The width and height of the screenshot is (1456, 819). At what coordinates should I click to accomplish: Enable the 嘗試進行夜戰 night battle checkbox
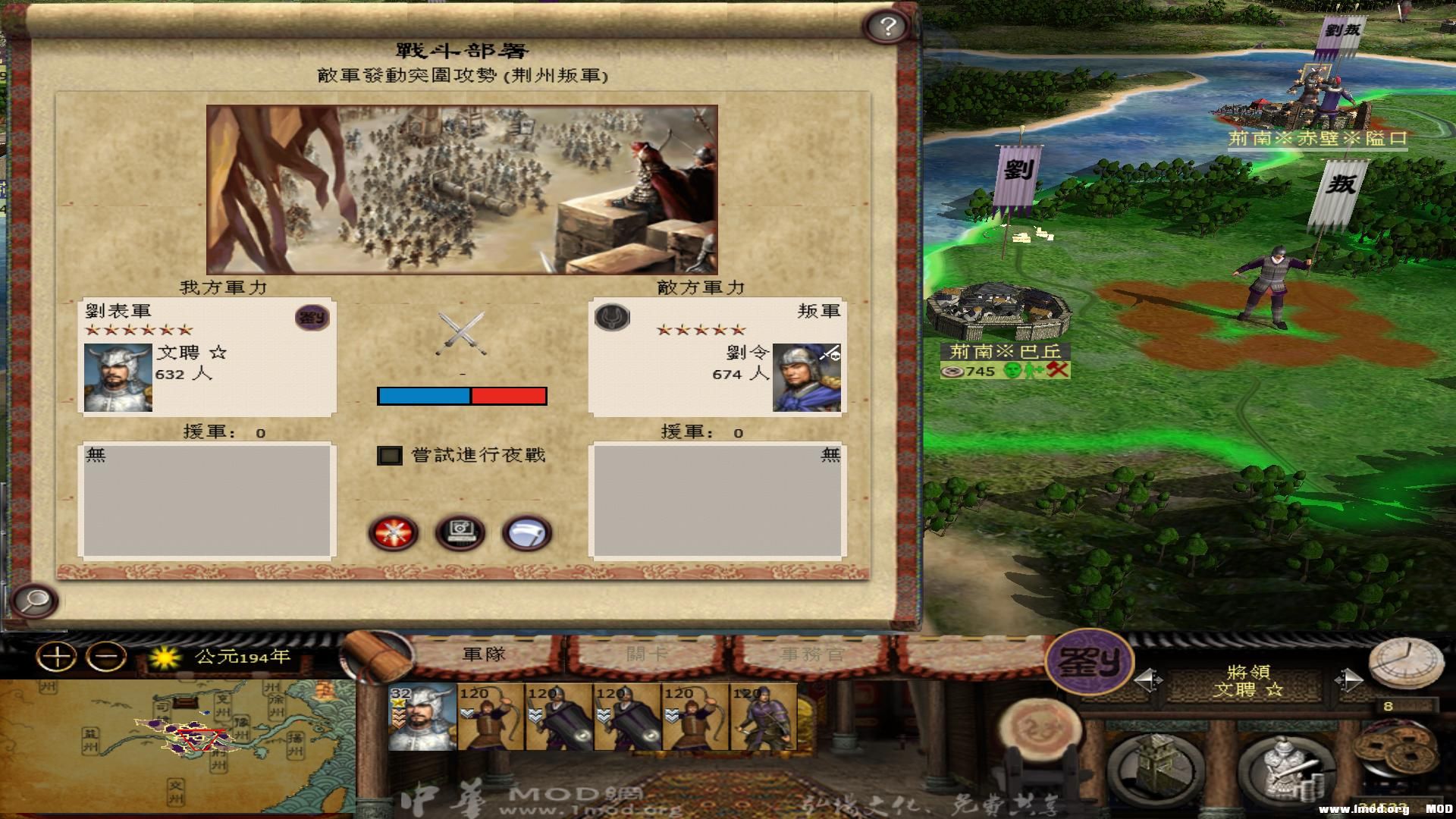[x=391, y=455]
